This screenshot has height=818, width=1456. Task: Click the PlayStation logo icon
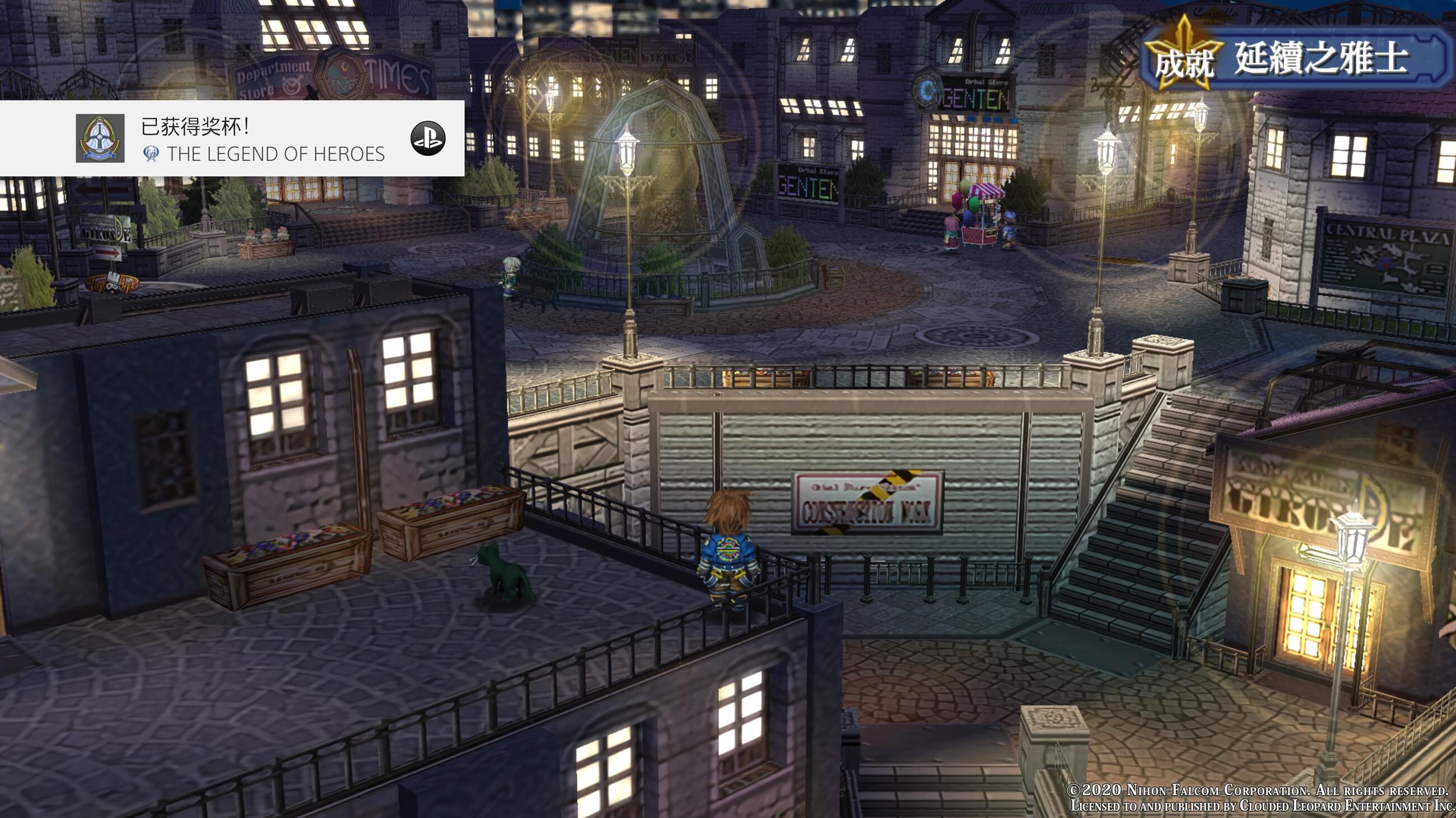tap(427, 138)
